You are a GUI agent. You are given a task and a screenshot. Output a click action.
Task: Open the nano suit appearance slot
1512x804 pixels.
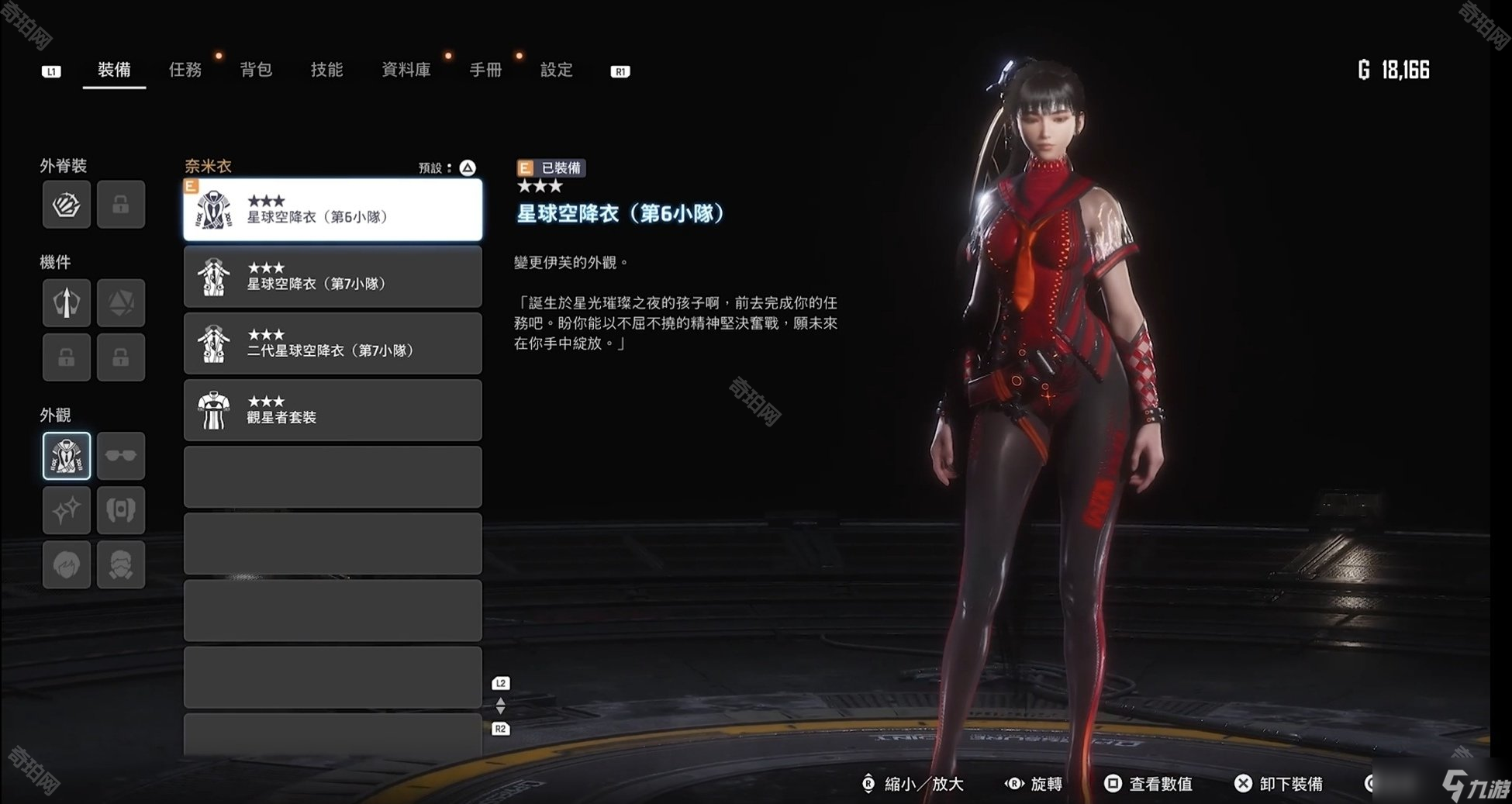67,456
